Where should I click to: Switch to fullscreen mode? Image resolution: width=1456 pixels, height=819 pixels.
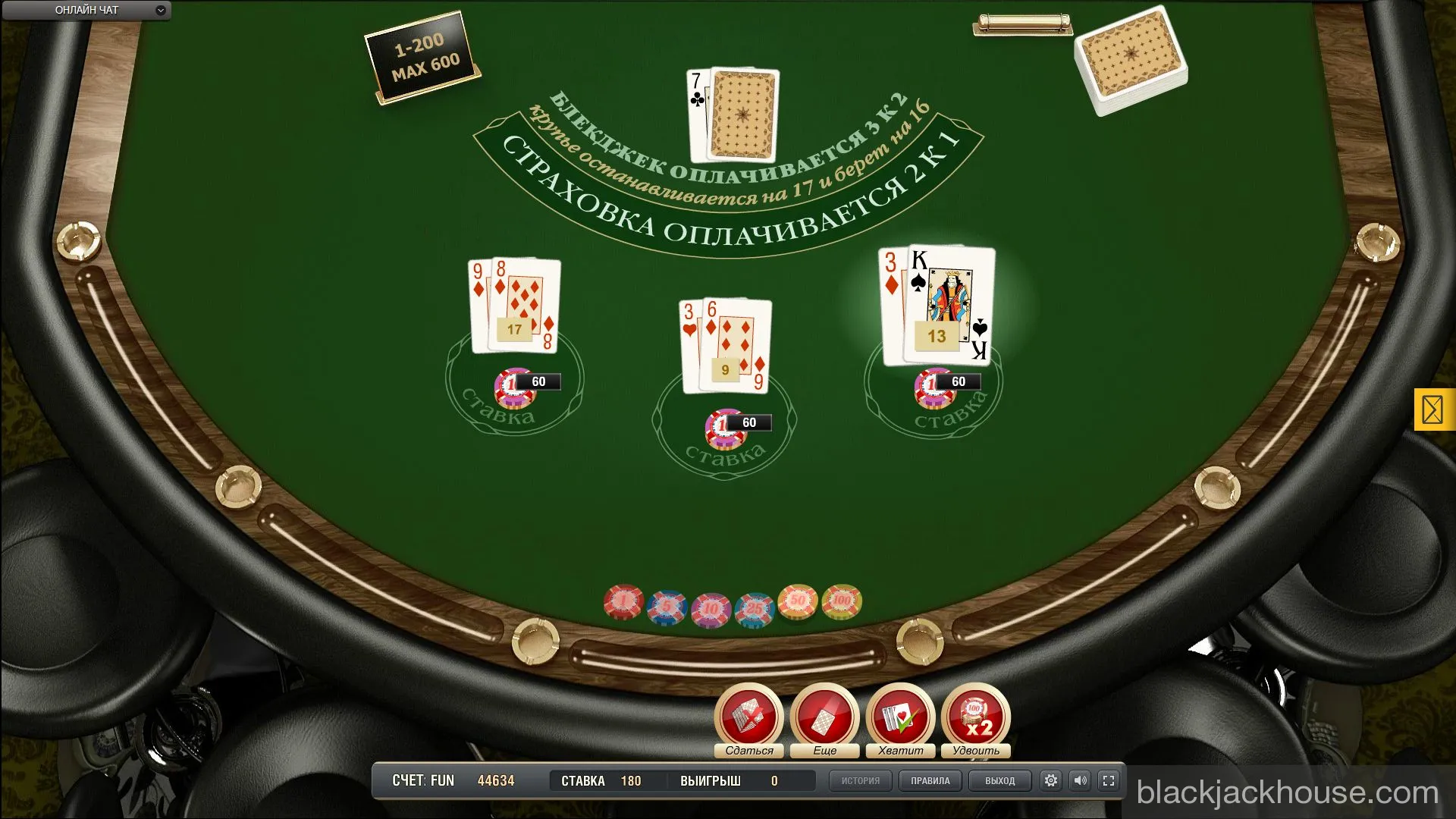pyautogui.click(x=1109, y=780)
